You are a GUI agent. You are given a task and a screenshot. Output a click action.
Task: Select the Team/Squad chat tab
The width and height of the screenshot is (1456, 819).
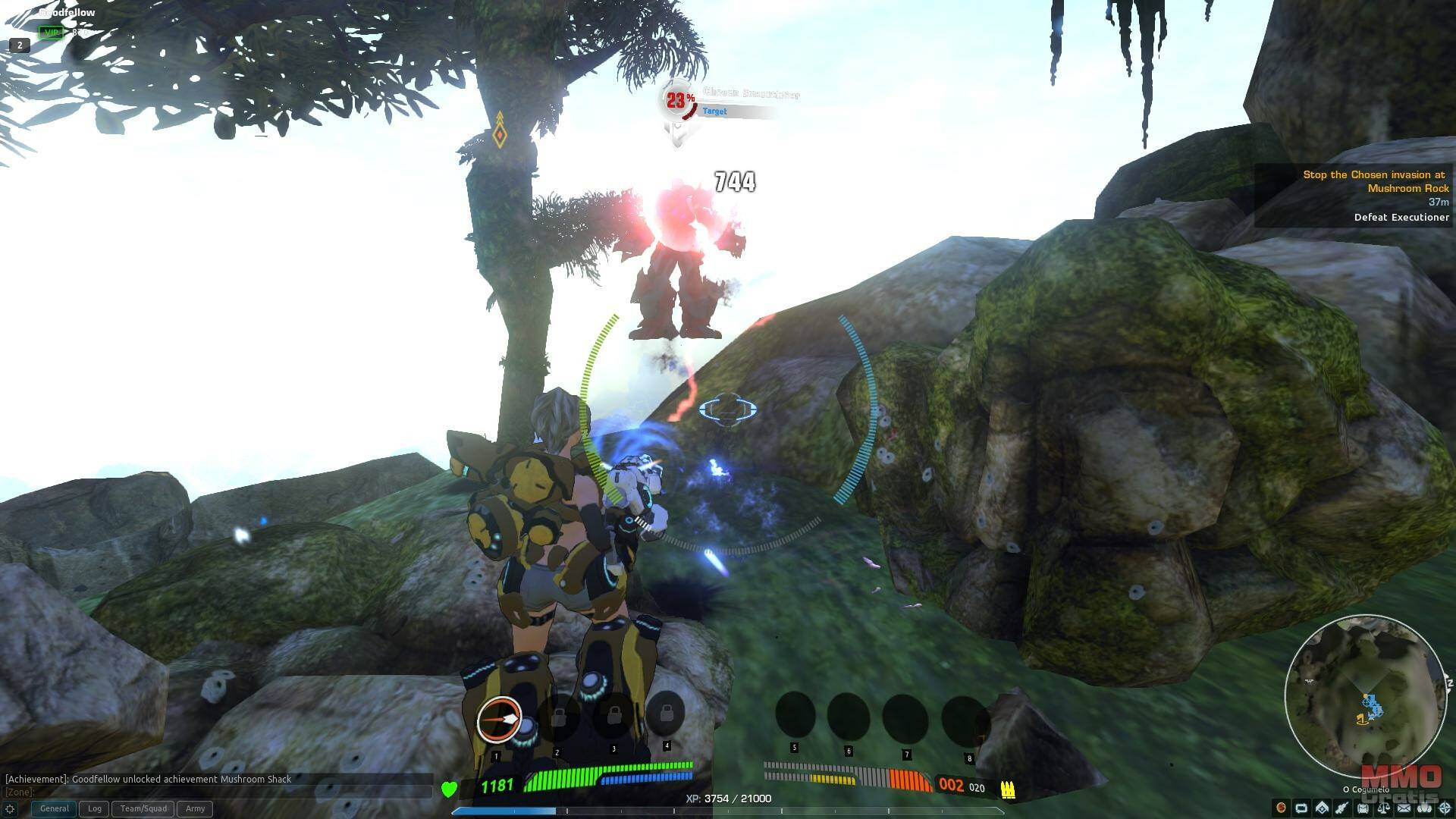point(143,808)
